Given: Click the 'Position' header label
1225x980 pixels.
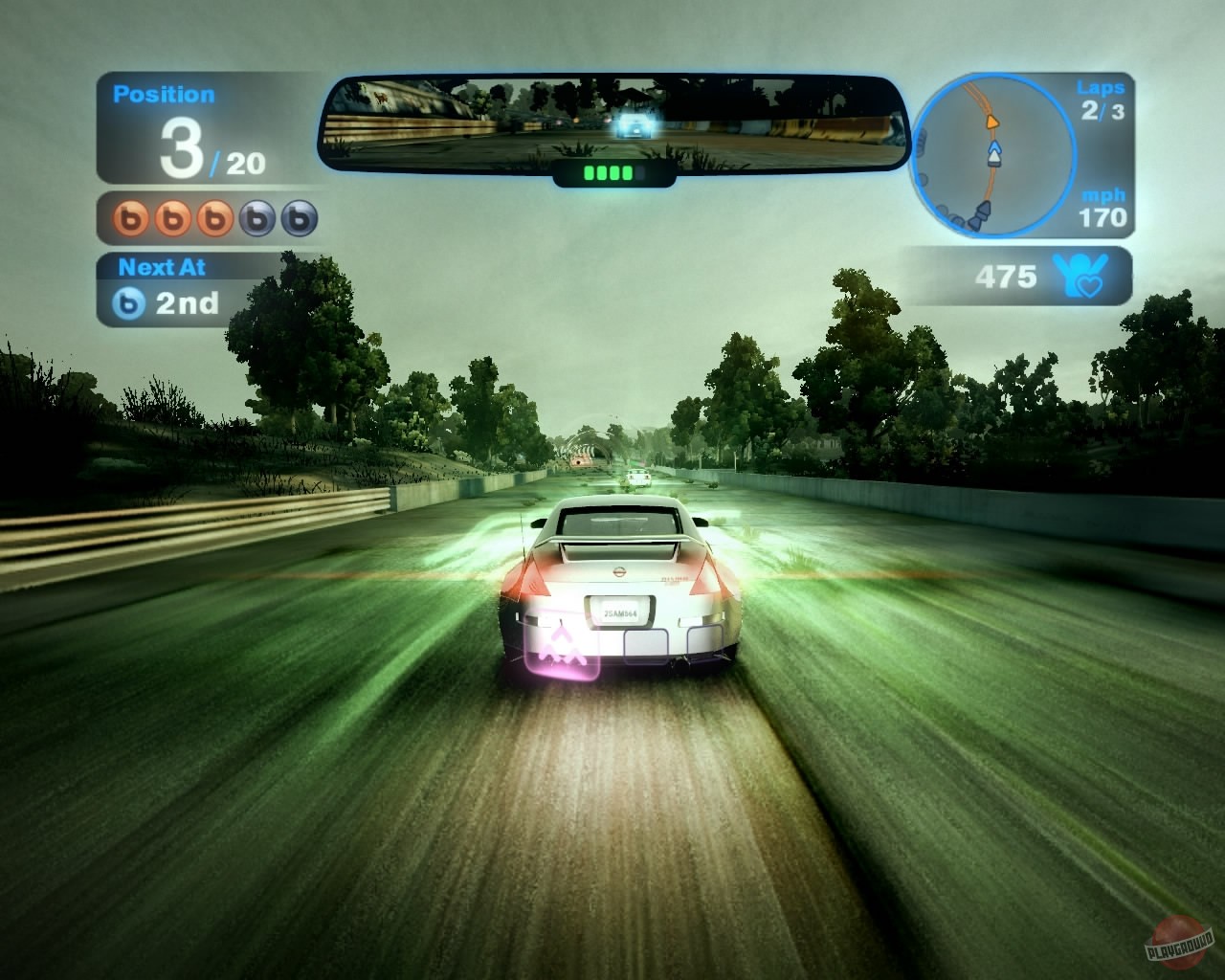Looking at the screenshot, I should click(x=164, y=94).
